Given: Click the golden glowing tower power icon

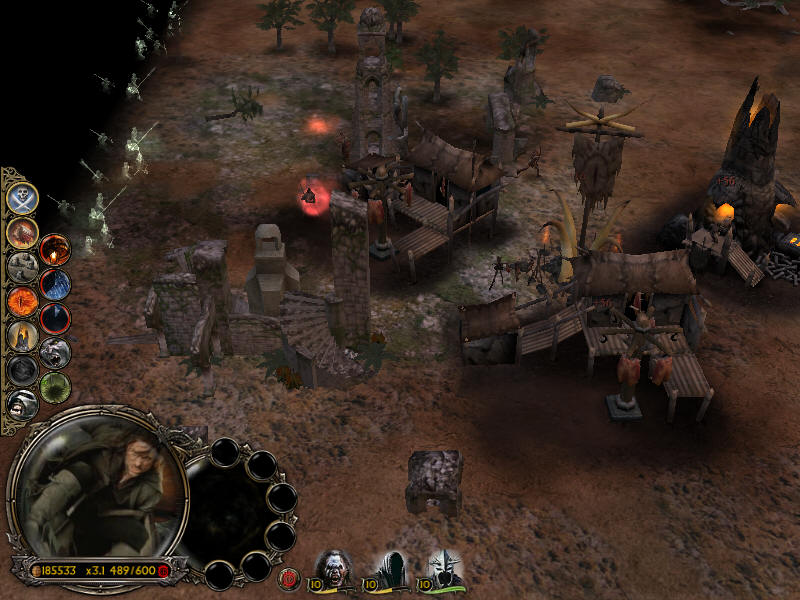Looking at the screenshot, I should tap(22, 335).
